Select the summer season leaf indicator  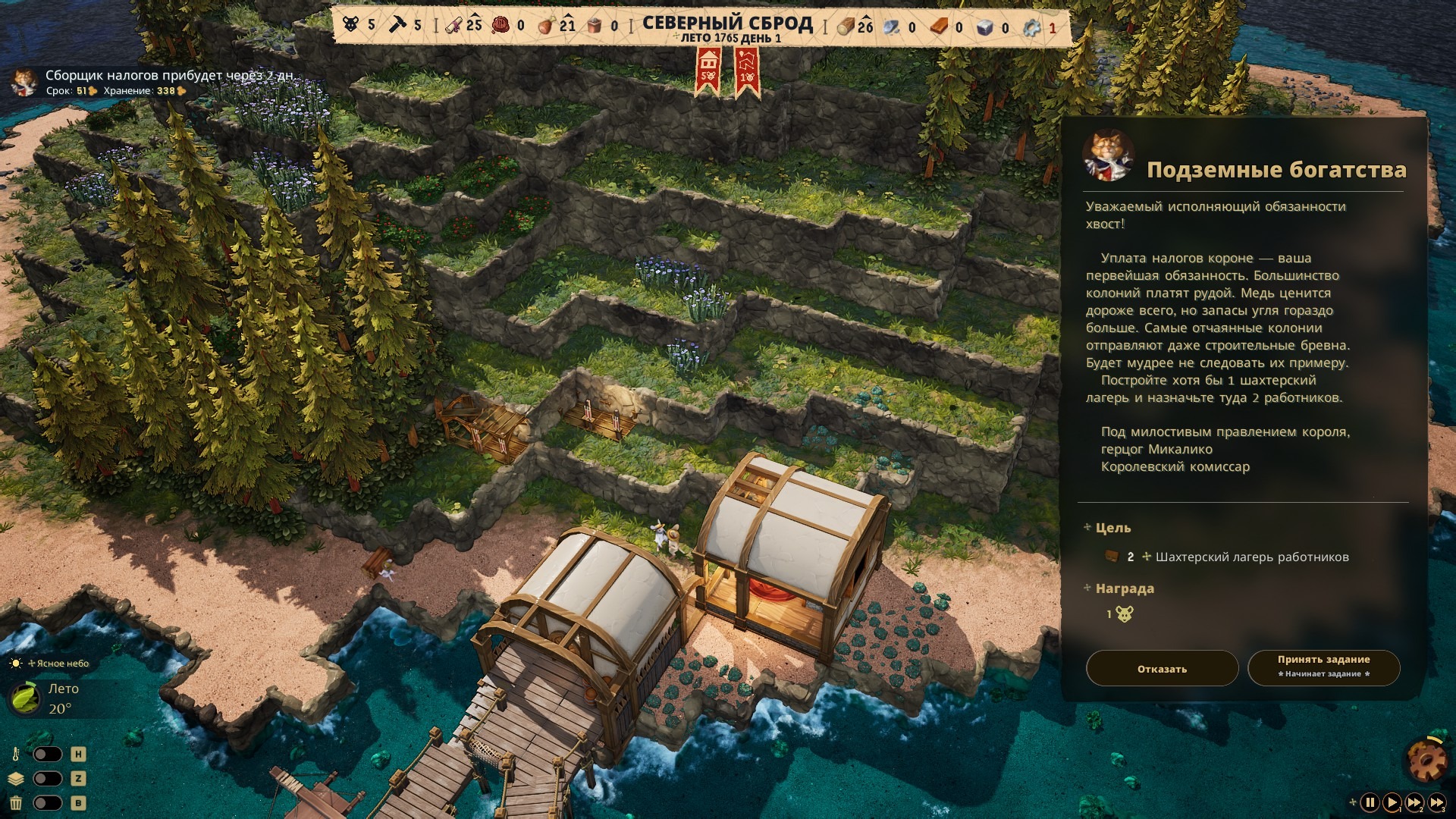pos(25,698)
